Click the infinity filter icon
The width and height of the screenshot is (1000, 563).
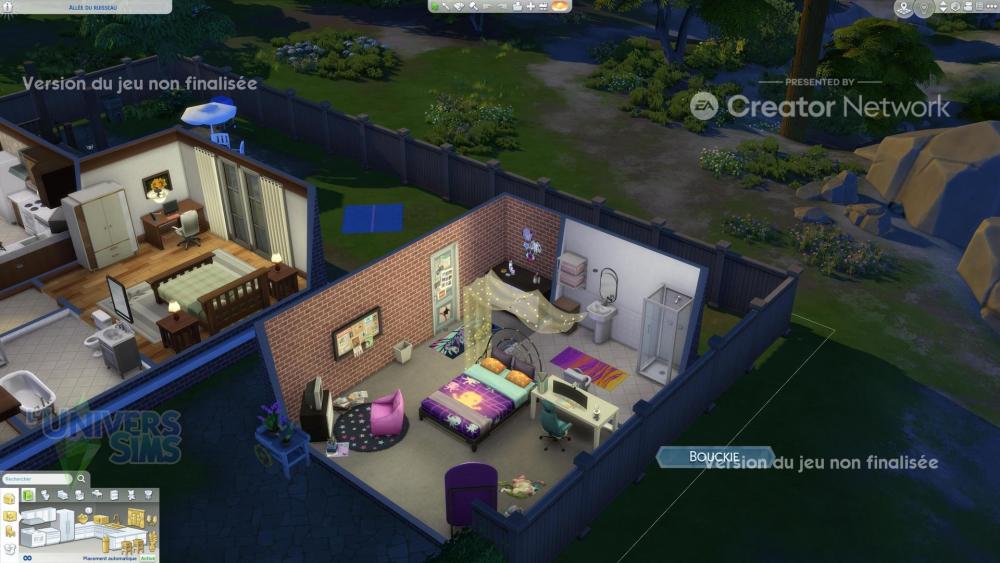pyautogui.click(x=27, y=558)
